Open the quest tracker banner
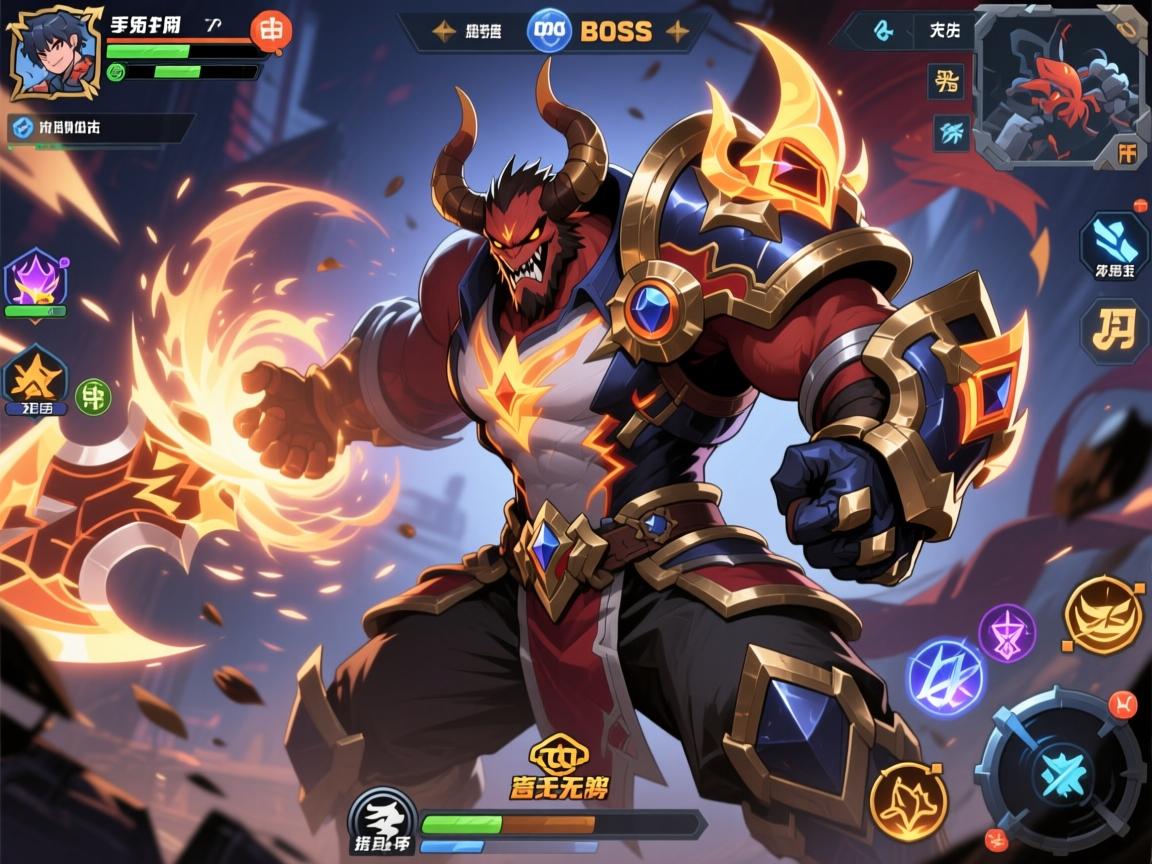This screenshot has height=864, width=1152. 100,128
